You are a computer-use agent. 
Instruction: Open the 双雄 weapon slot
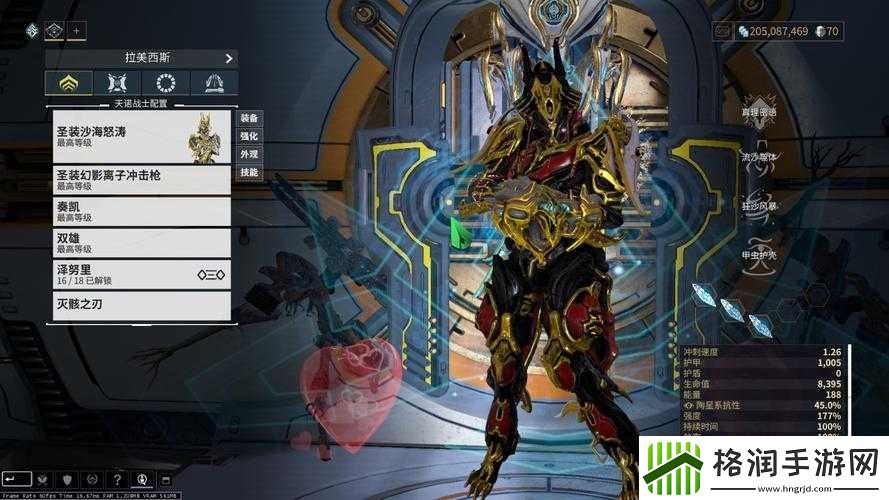point(142,243)
